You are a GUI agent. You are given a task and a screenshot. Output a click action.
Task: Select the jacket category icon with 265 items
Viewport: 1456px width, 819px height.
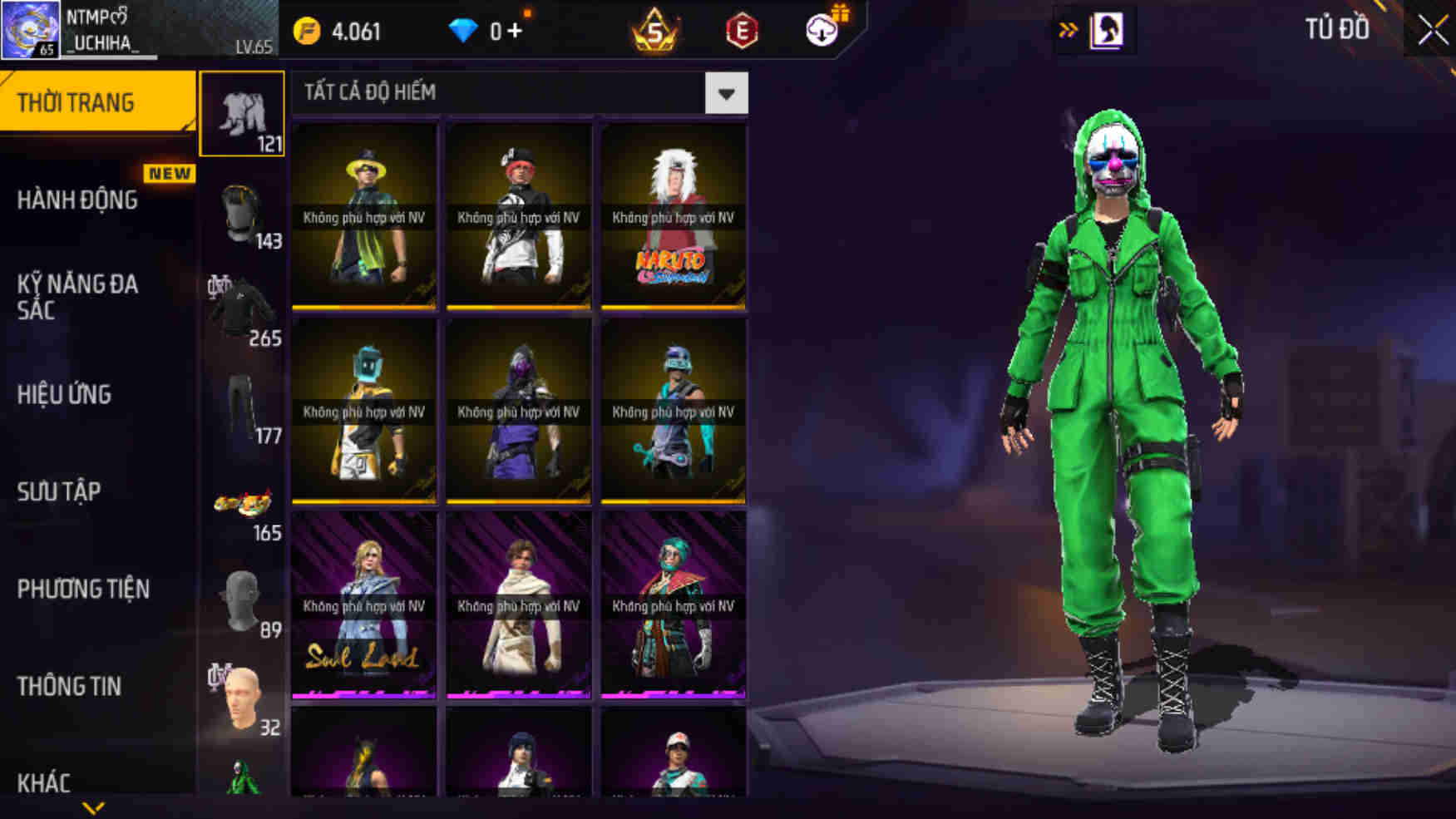click(241, 308)
